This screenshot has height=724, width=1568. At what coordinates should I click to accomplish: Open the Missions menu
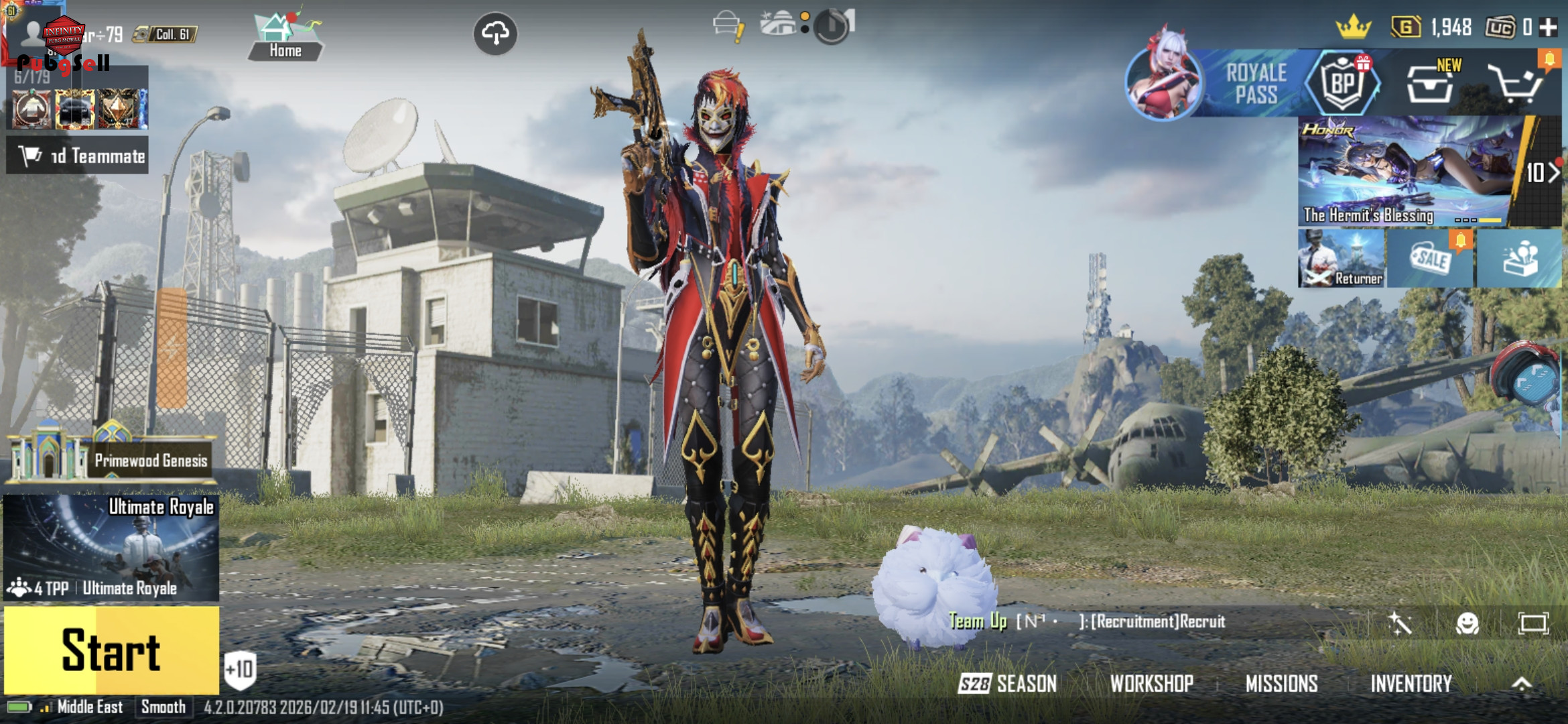(1281, 684)
